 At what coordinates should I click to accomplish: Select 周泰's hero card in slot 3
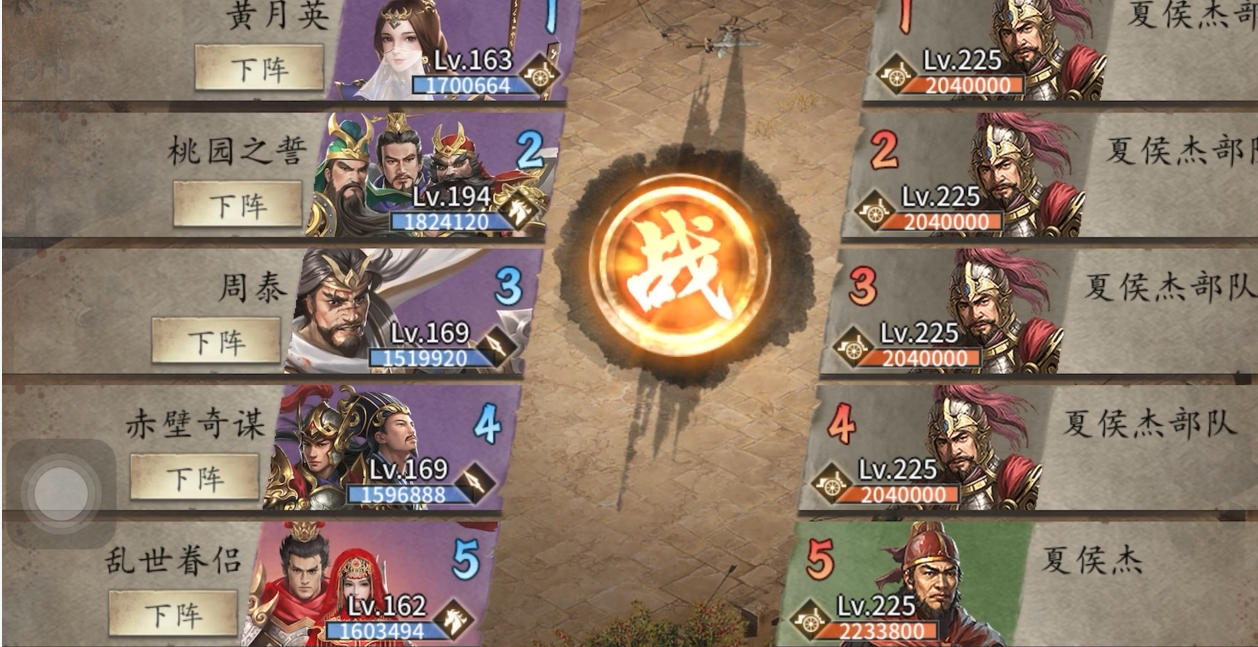pyautogui.click(x=400, y=310)
